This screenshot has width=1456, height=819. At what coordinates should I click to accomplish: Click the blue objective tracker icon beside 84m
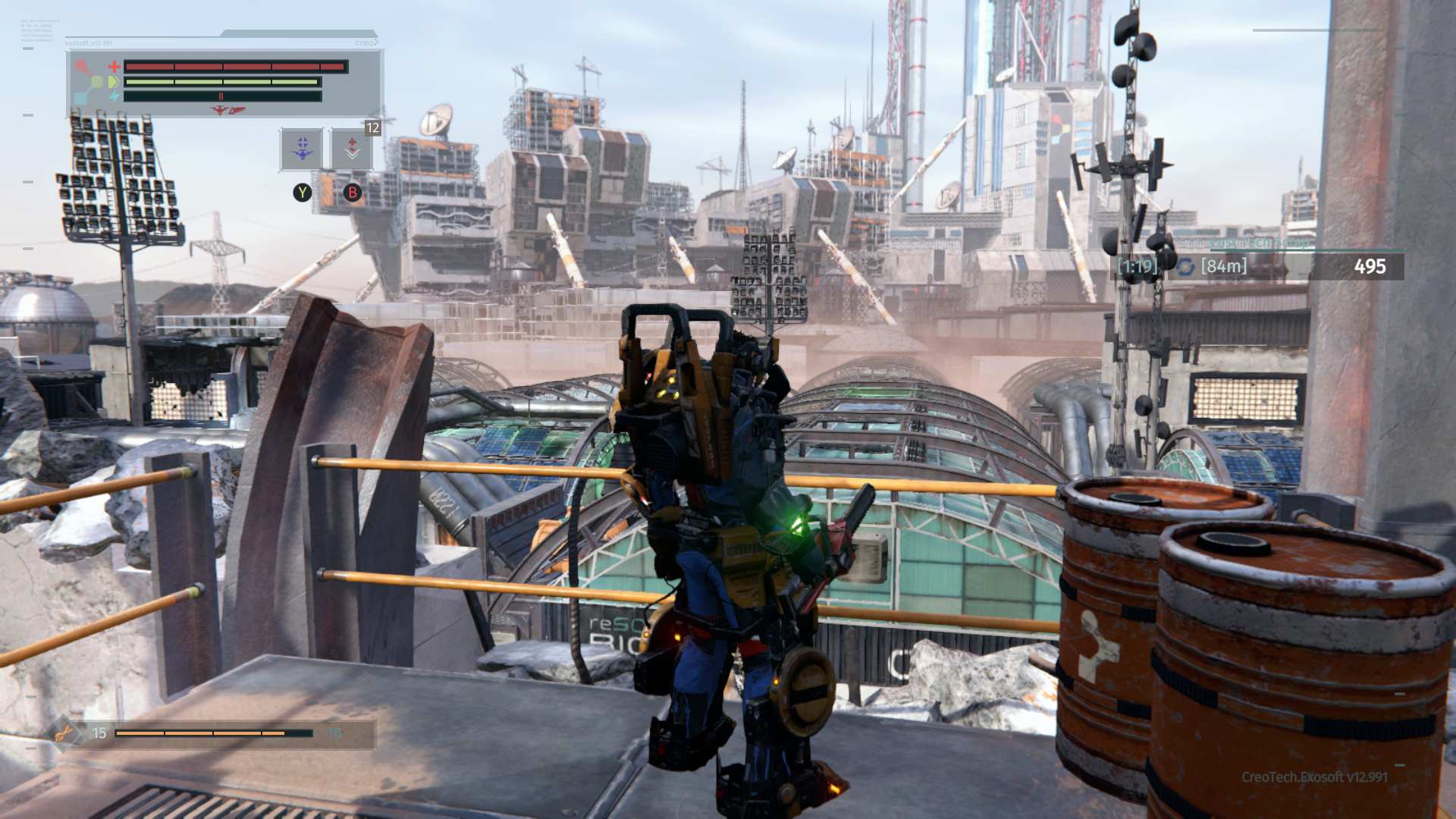(x=1185, y=267)
